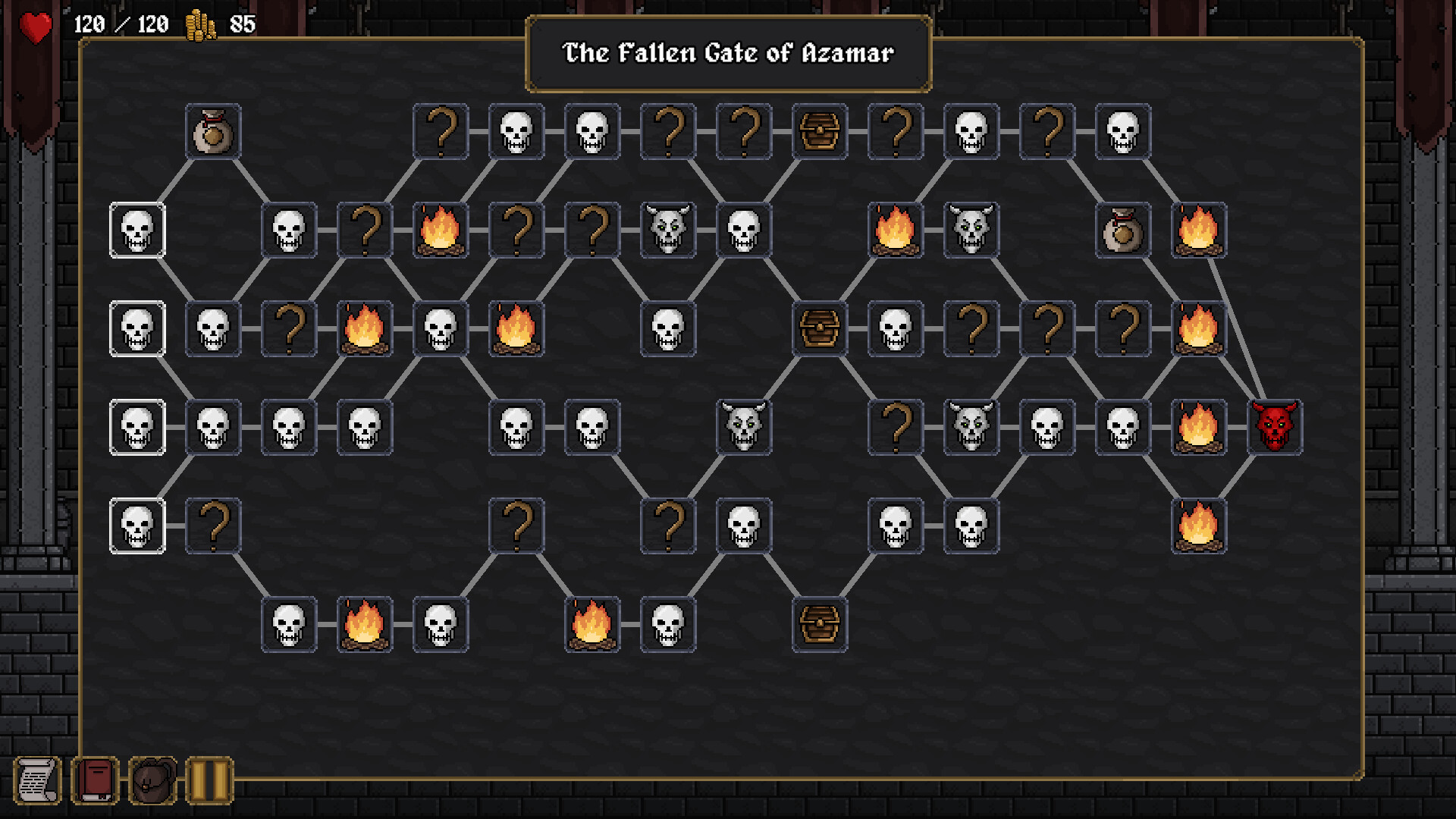The height and width of the screenshot is (819, 1456).
Task: Open the question mark node next to start
Action: point(213,526)
